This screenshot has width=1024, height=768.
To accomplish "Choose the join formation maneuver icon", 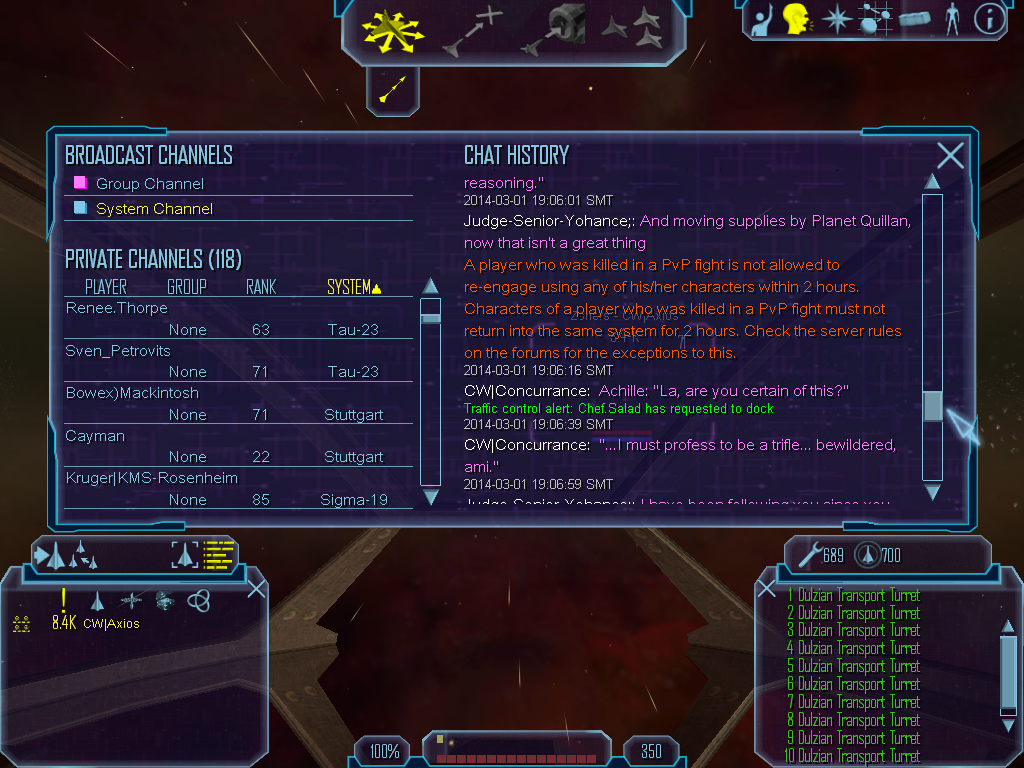I will 636,28.
